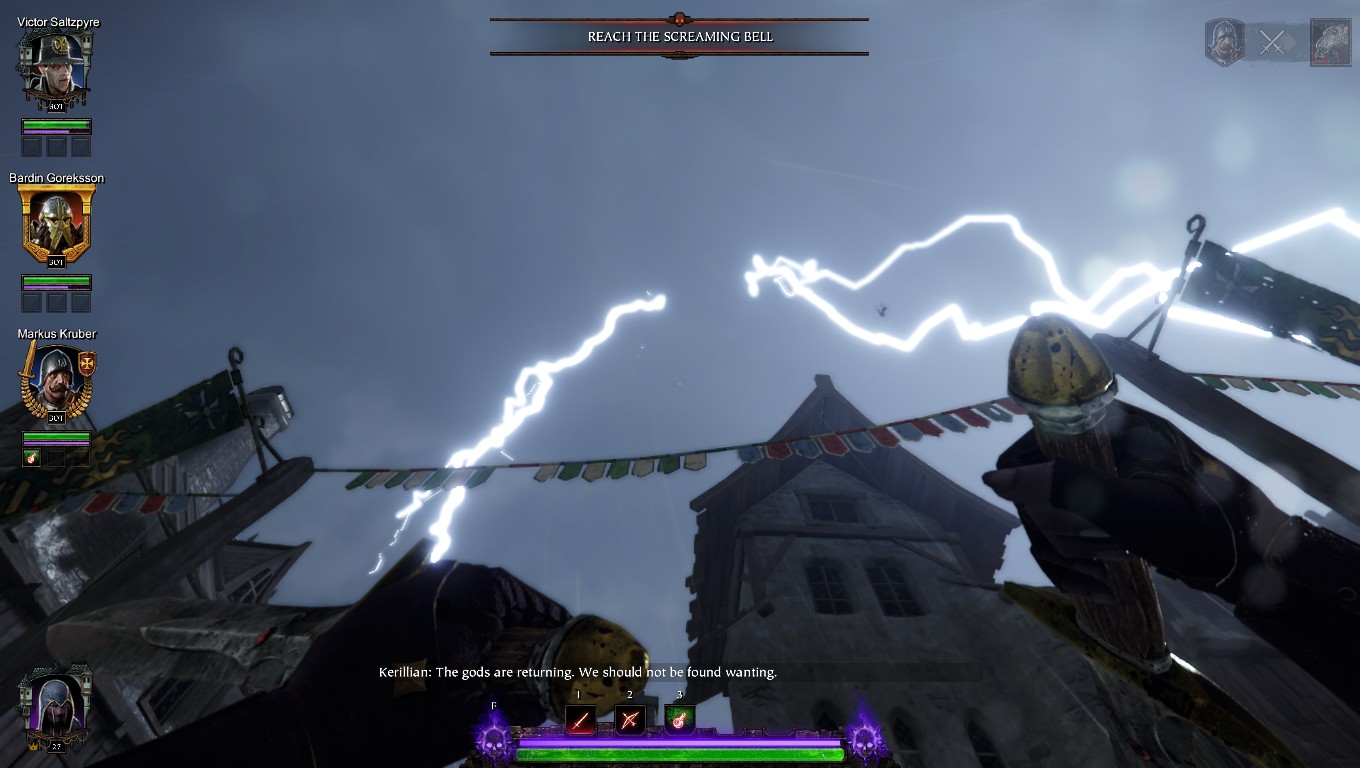Screen dimensions: 1360x768
Task: Switch to the bow in slot 2
Action: coord(630,719)
